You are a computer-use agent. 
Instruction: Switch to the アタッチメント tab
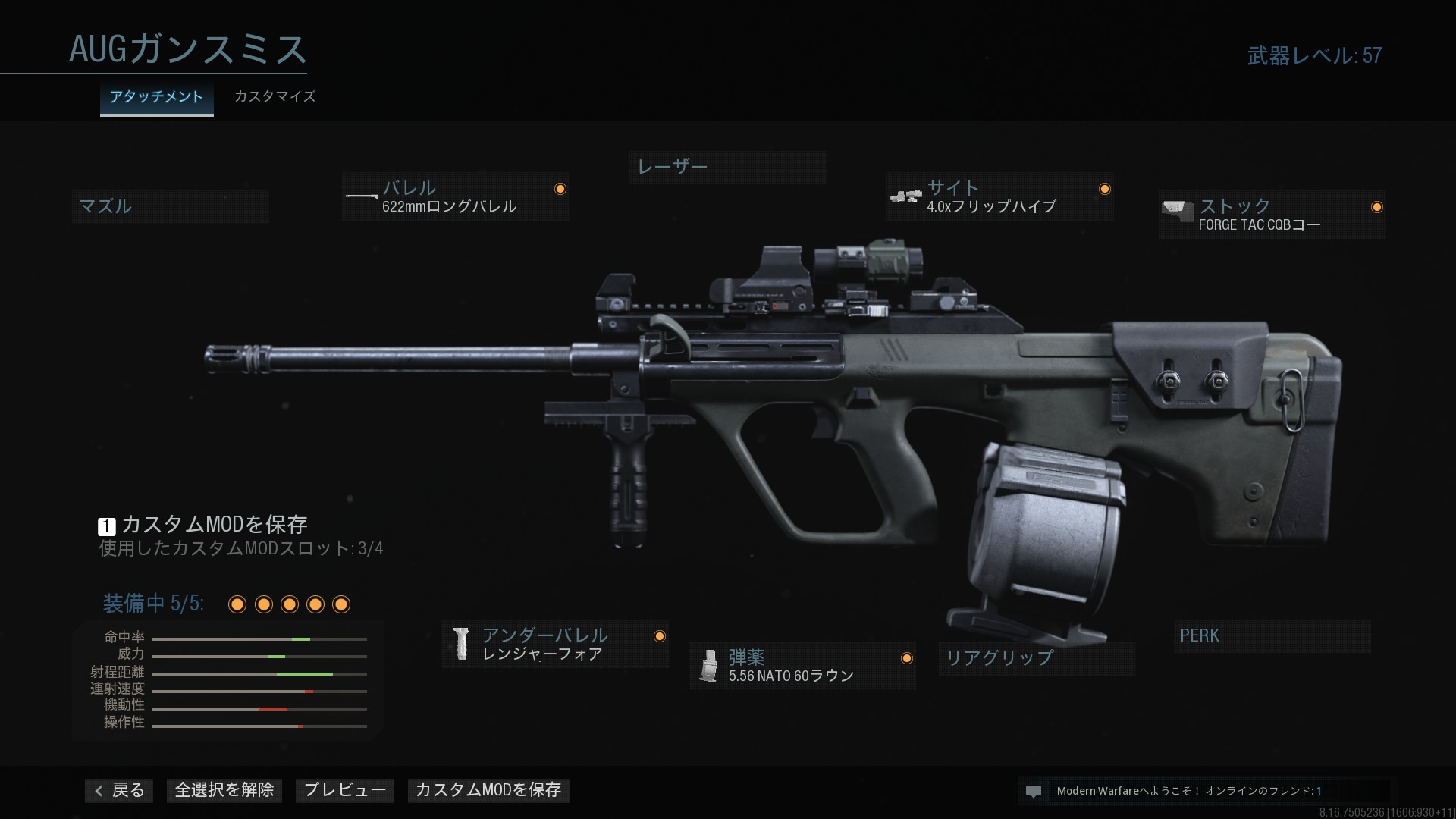(x=156, y=97)
